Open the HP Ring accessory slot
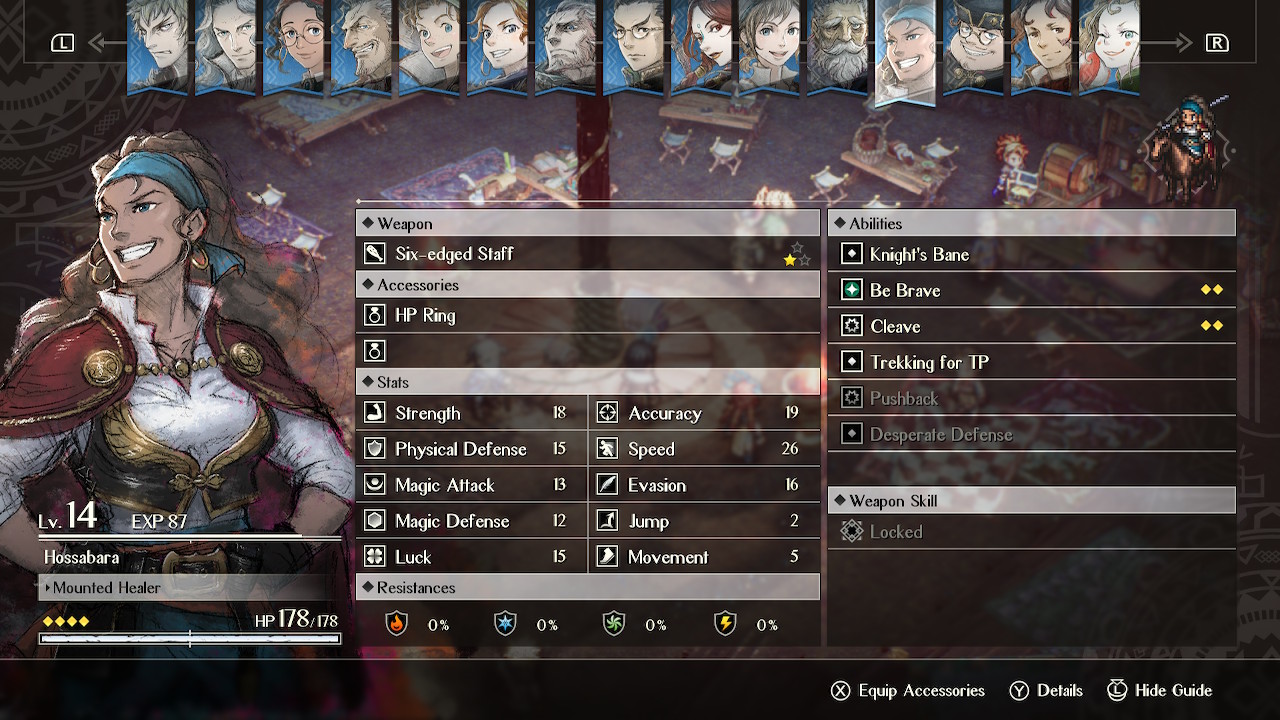The image size is (1280, 720). pos(588,316)
